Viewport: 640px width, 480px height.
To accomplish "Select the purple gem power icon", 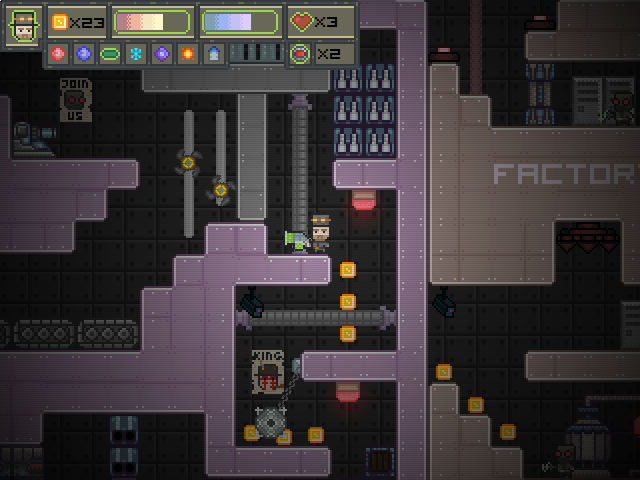I will click(x=162, y=53).
